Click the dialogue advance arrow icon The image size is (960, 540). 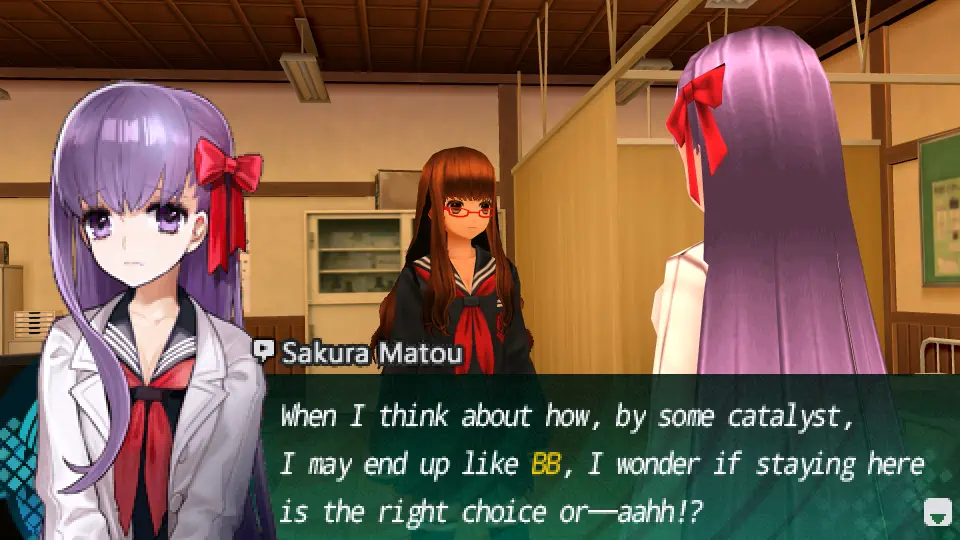click(x=937, y=512)
